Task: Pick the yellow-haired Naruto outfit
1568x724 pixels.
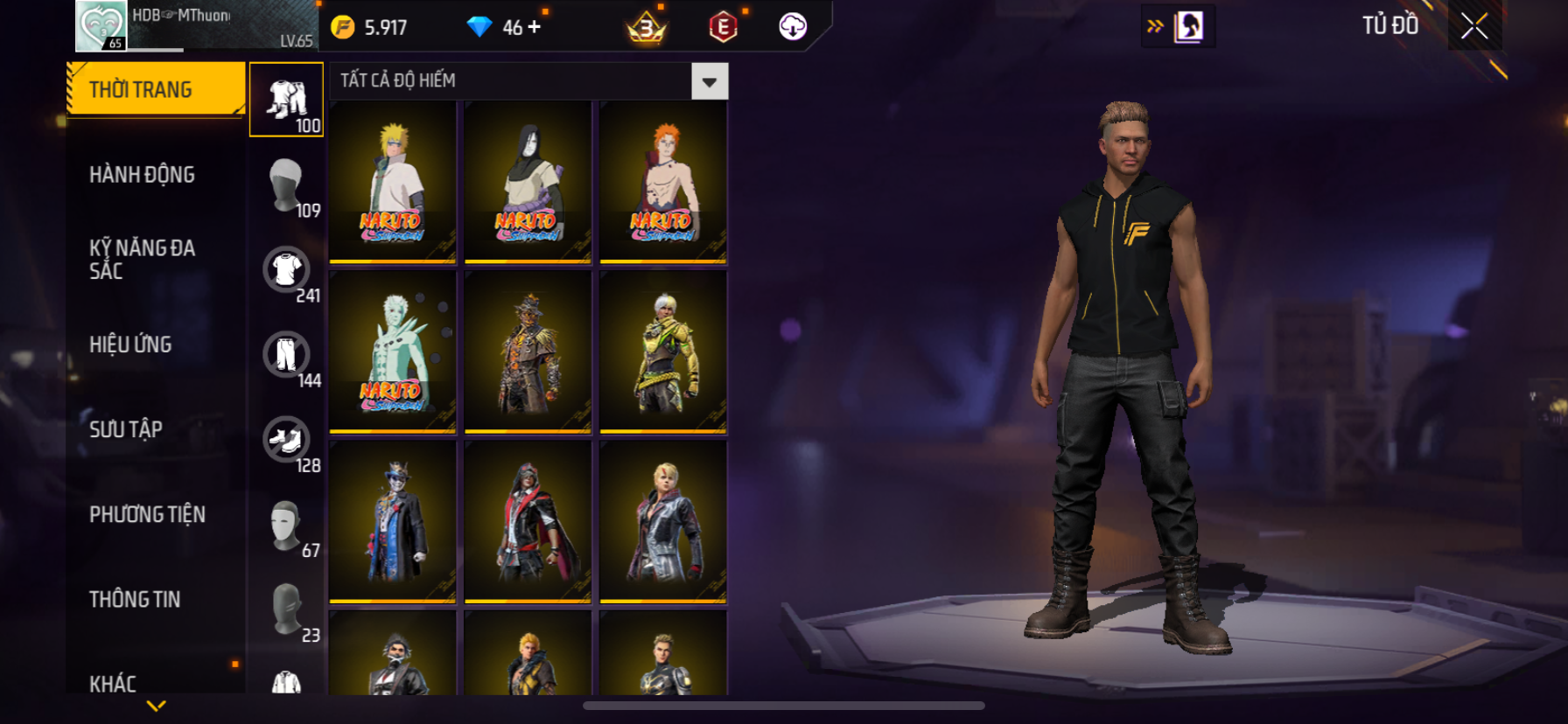Action: coord(393,182)
